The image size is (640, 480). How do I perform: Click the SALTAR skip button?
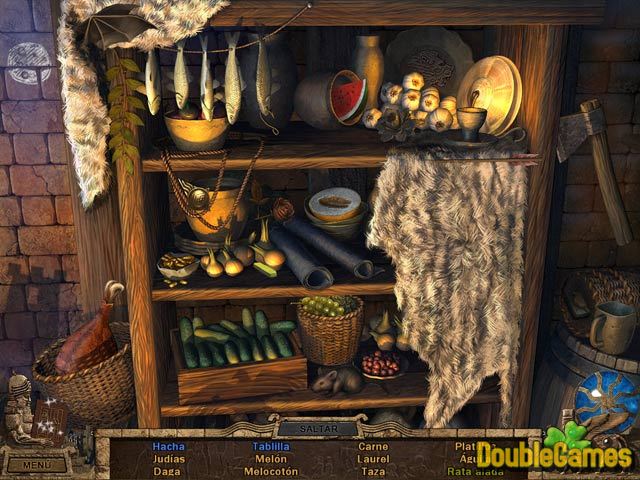(319, 429)
